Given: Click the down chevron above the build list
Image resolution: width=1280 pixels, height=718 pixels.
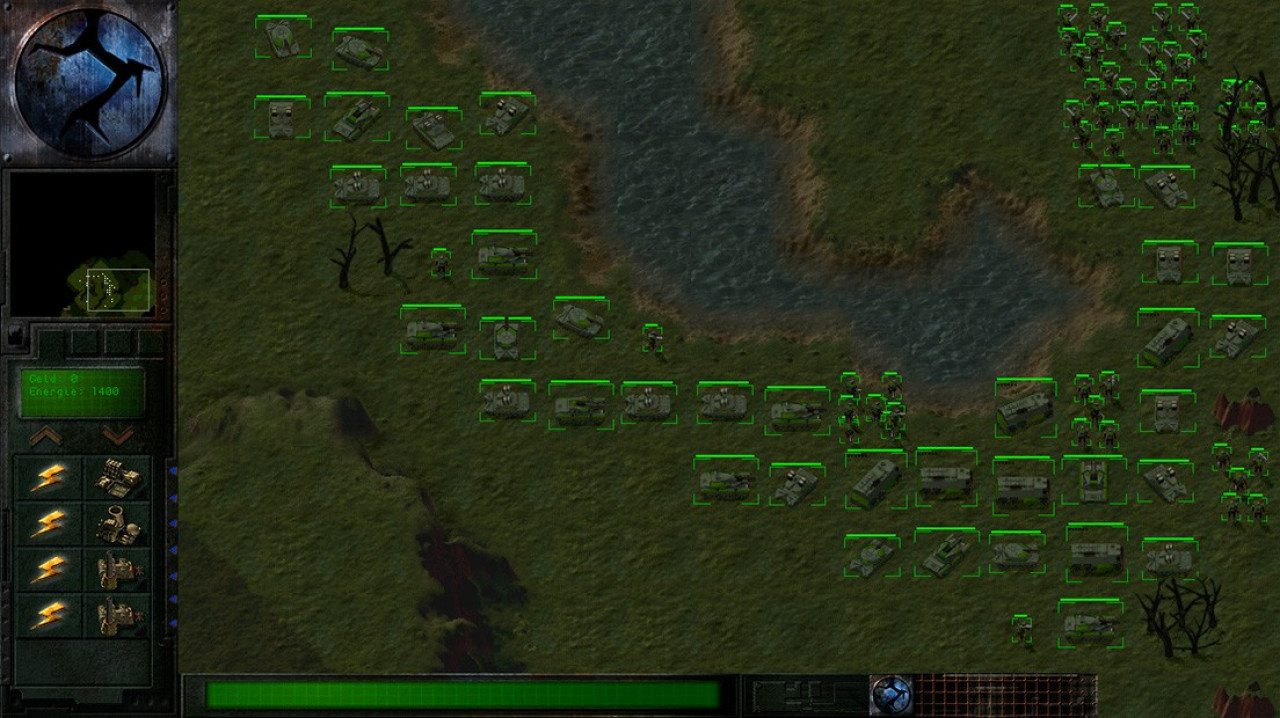Looking at the screenshot, I should [117, 436].
